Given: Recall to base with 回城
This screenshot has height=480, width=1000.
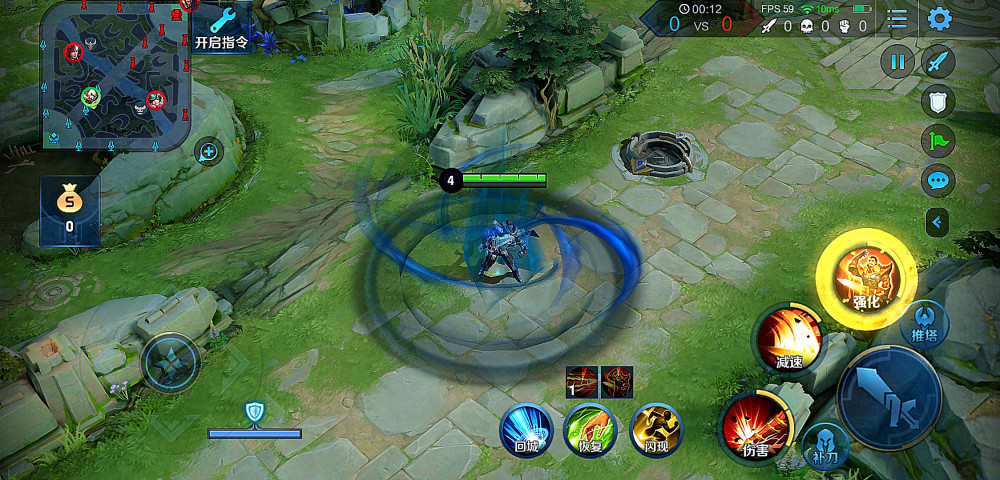Looking at the screenshot, I should tap(526, 430).
